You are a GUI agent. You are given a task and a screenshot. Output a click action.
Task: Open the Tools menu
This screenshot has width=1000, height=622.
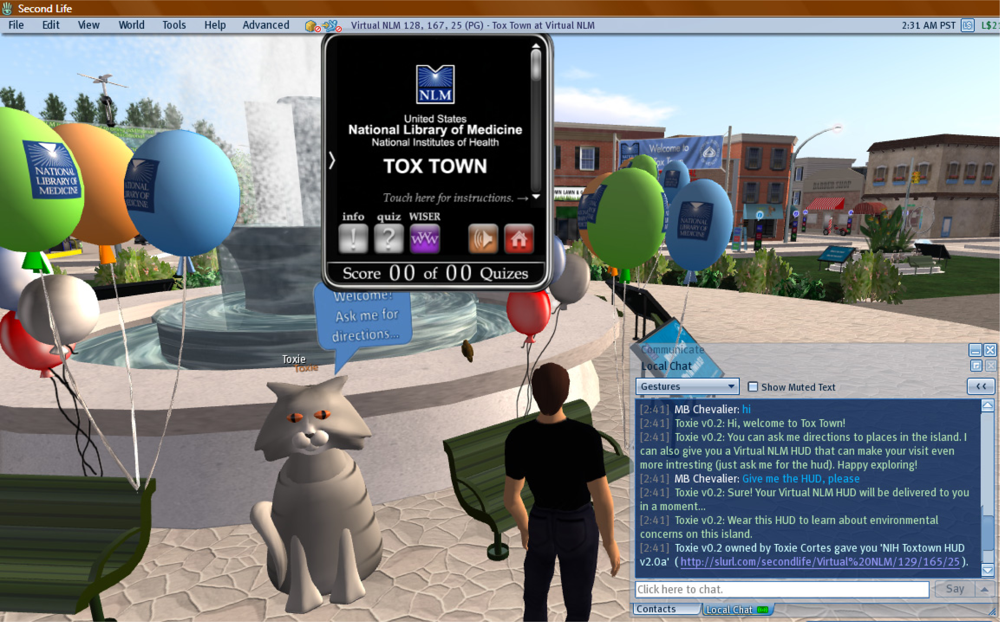point(174,25)
